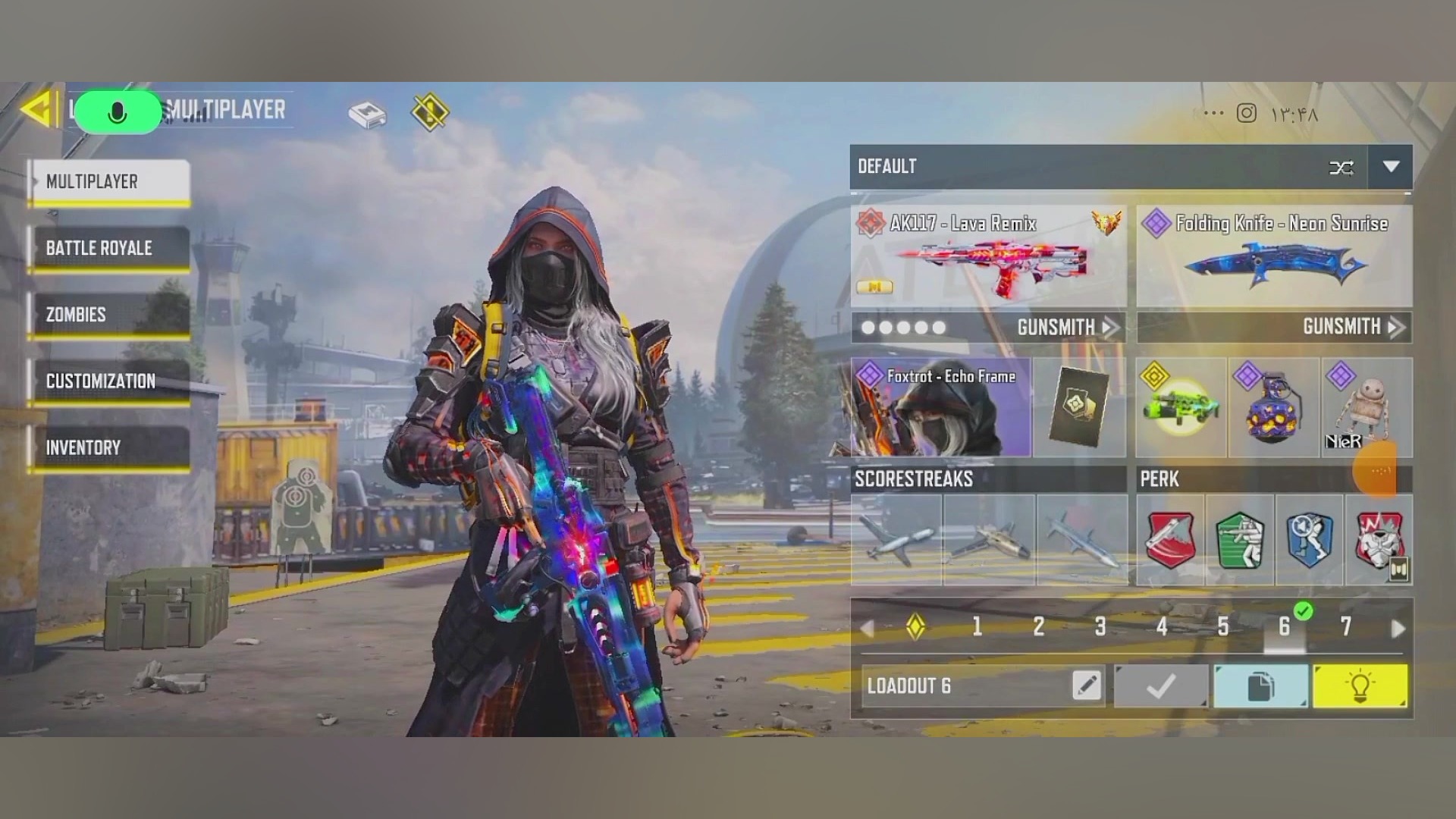Click the shuffle icon beside Default
1456x819 pixels.
(1341, 168)
